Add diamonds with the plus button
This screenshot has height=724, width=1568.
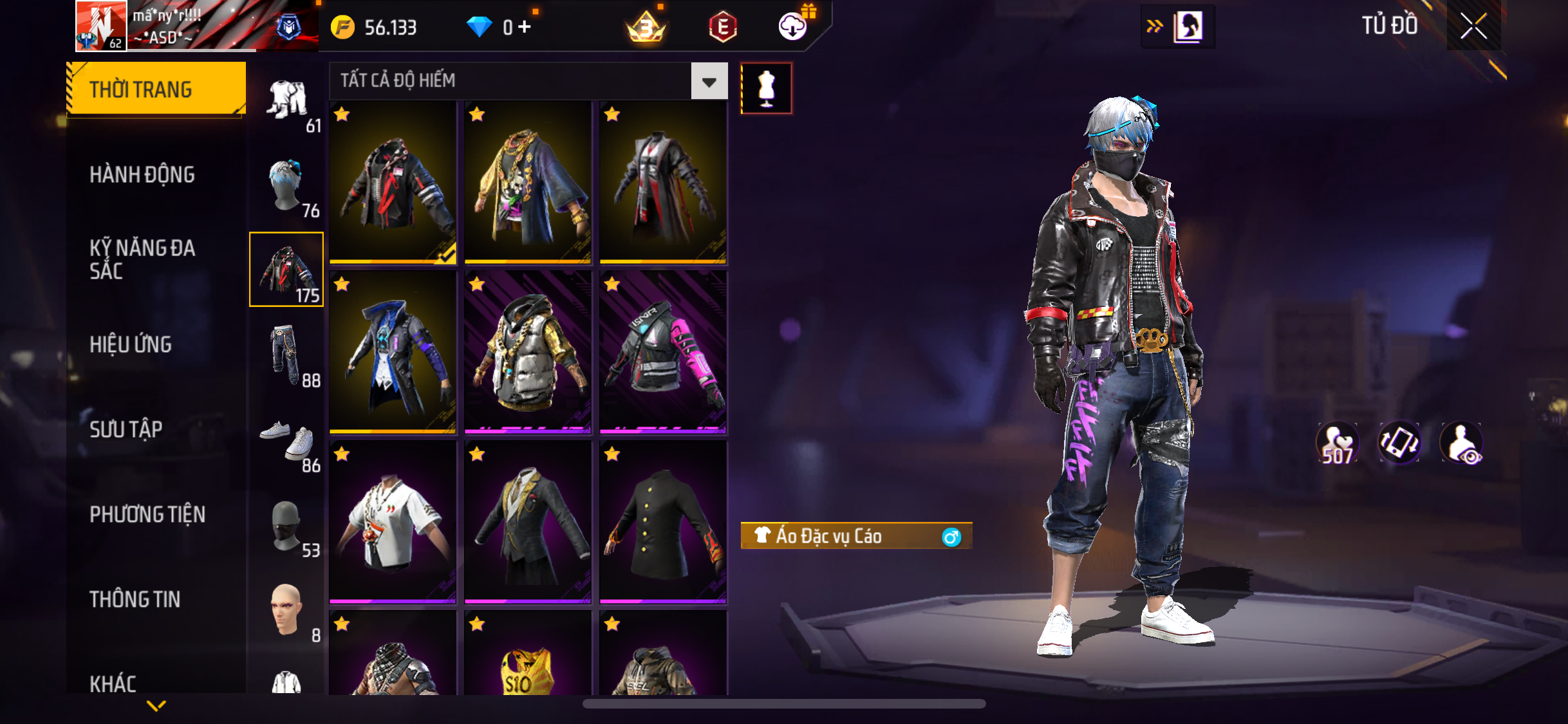(525, 27)
